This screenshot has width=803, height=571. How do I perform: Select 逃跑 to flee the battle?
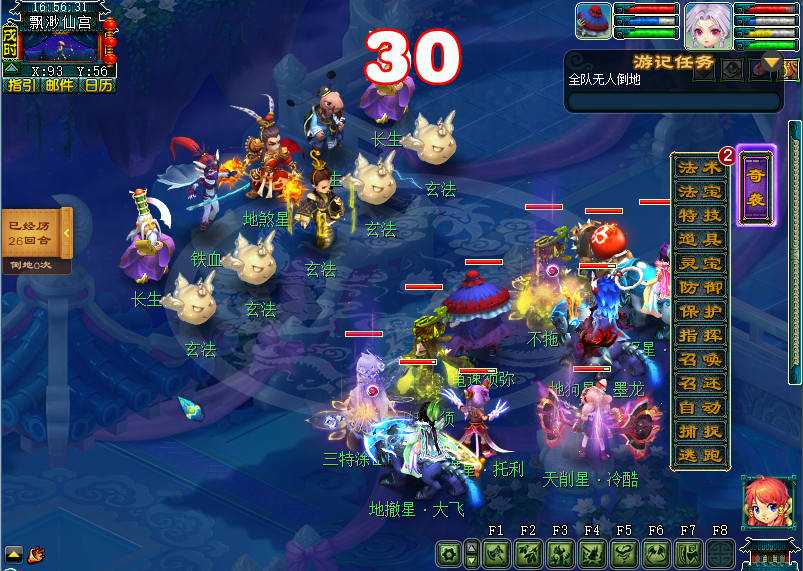click(x=699, y=455)
